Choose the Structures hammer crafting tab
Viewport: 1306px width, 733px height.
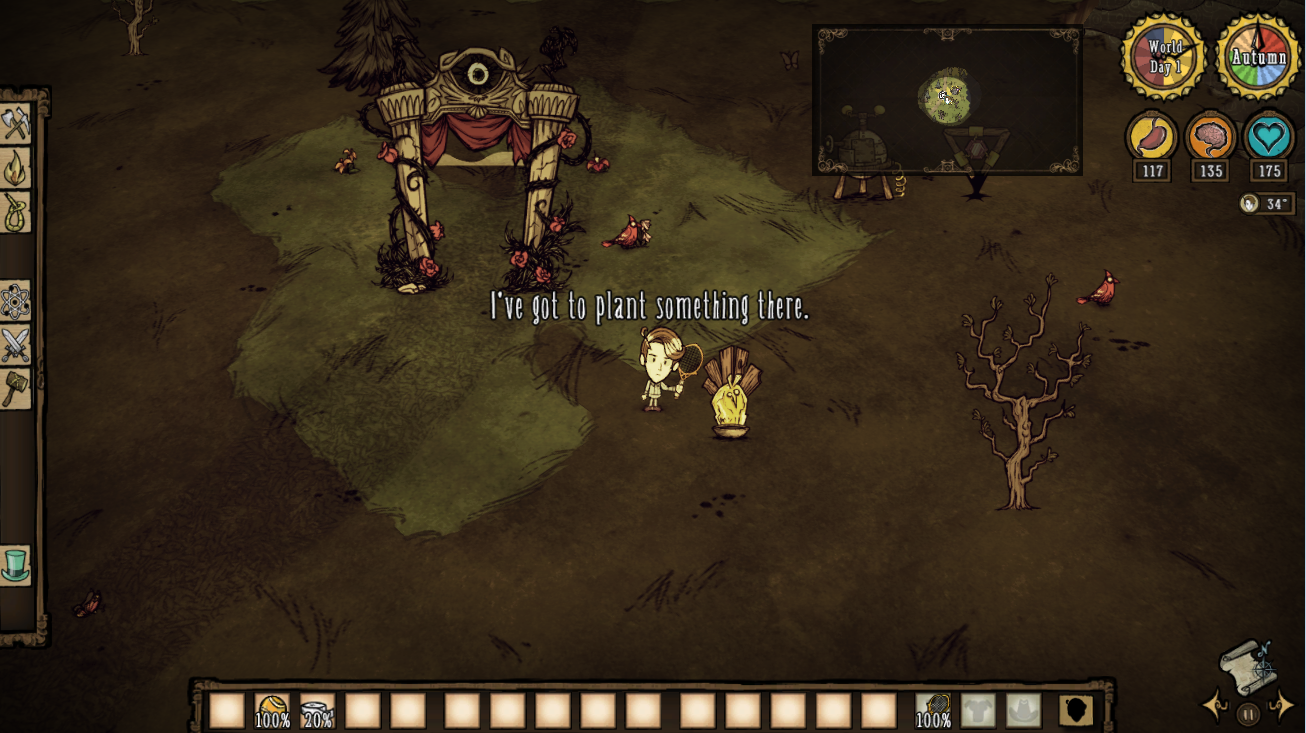click(x=16, y=388)
